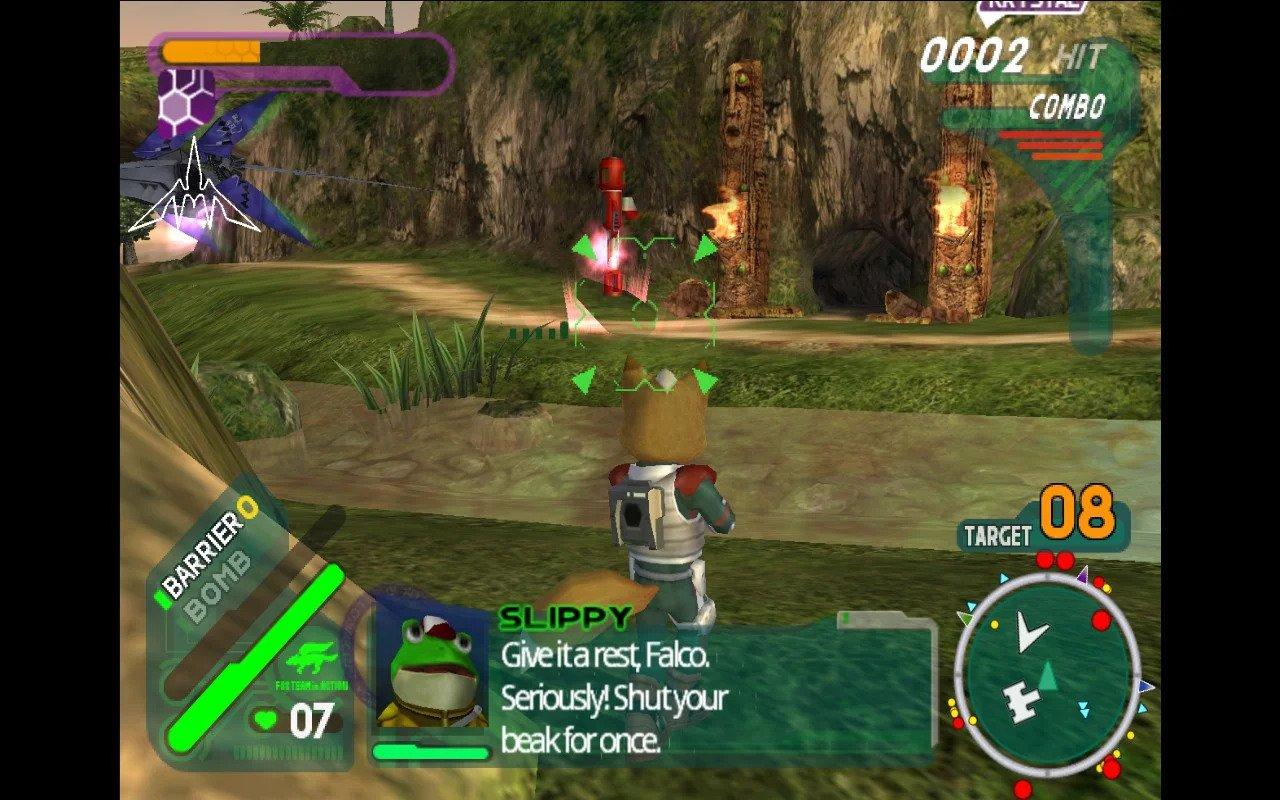1280x800 pixels.
Task: Click Slippy's portrait in the dialogue box
Action: pos(435,671)
